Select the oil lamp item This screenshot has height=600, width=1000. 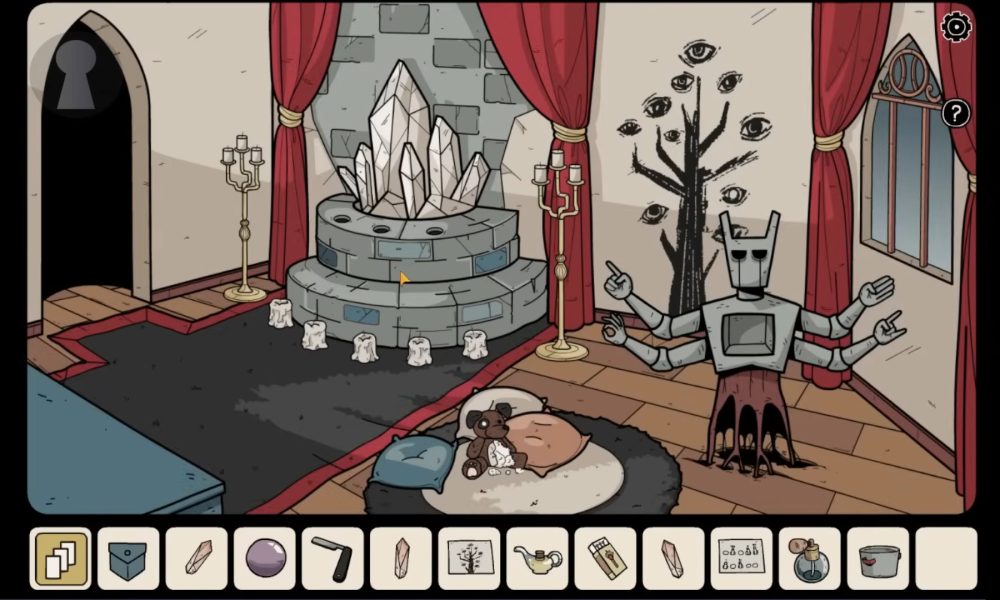click(x=537, y=558)
